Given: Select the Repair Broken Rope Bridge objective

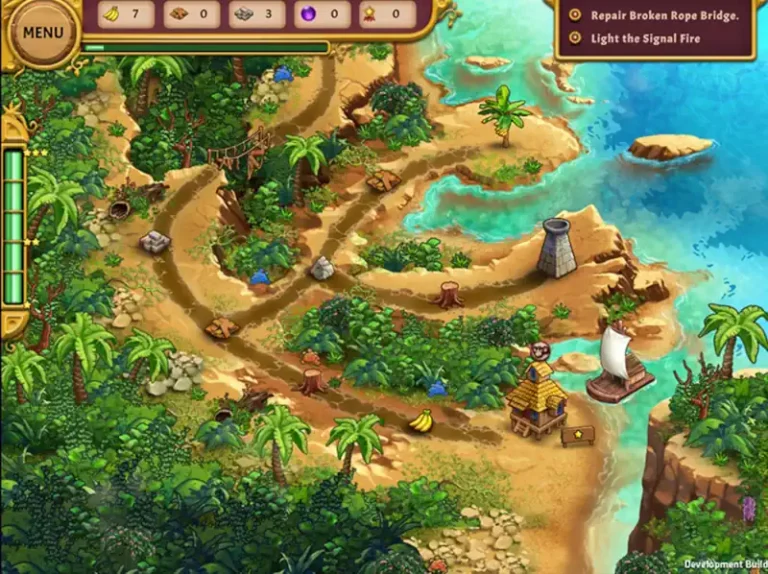Looking at the screenshot, I should 664,15.
